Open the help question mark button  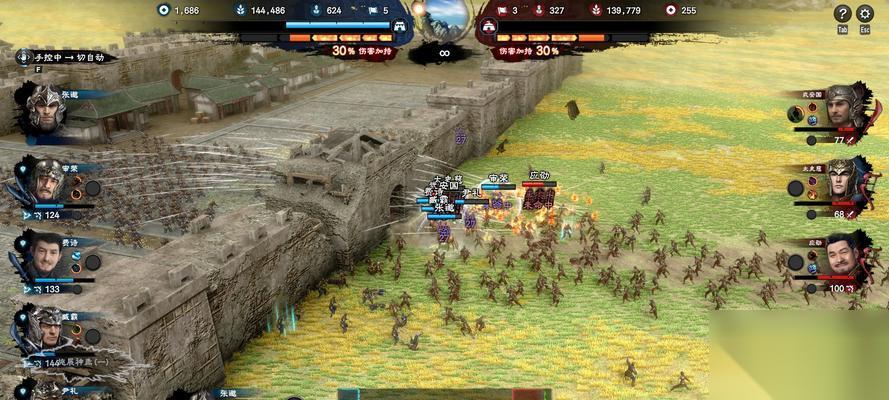843,13
